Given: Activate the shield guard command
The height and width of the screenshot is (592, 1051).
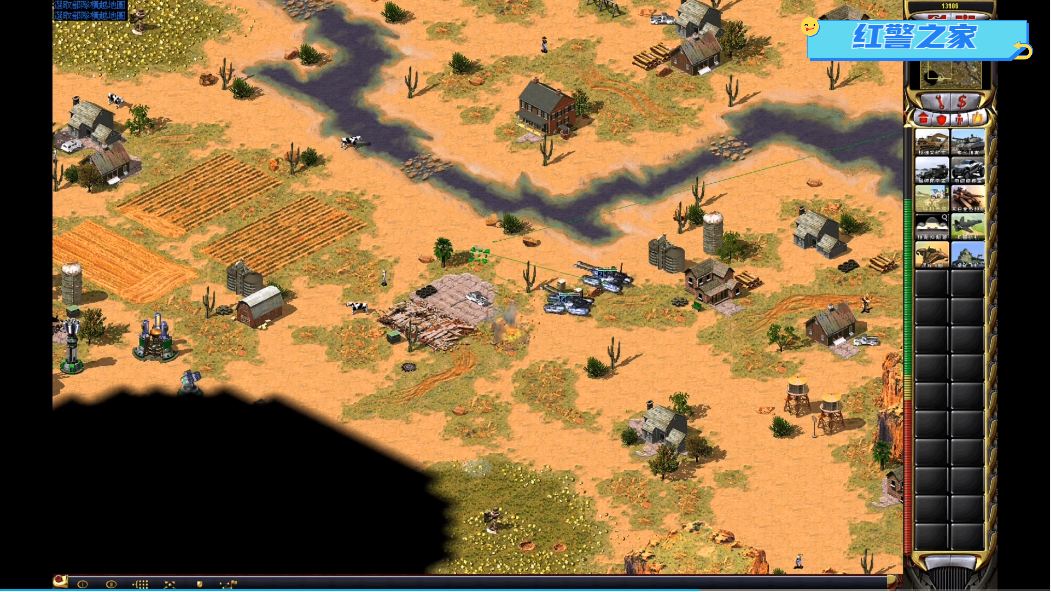Looking at the screenshot, I should pyautogui.click(x=199, y=584).
